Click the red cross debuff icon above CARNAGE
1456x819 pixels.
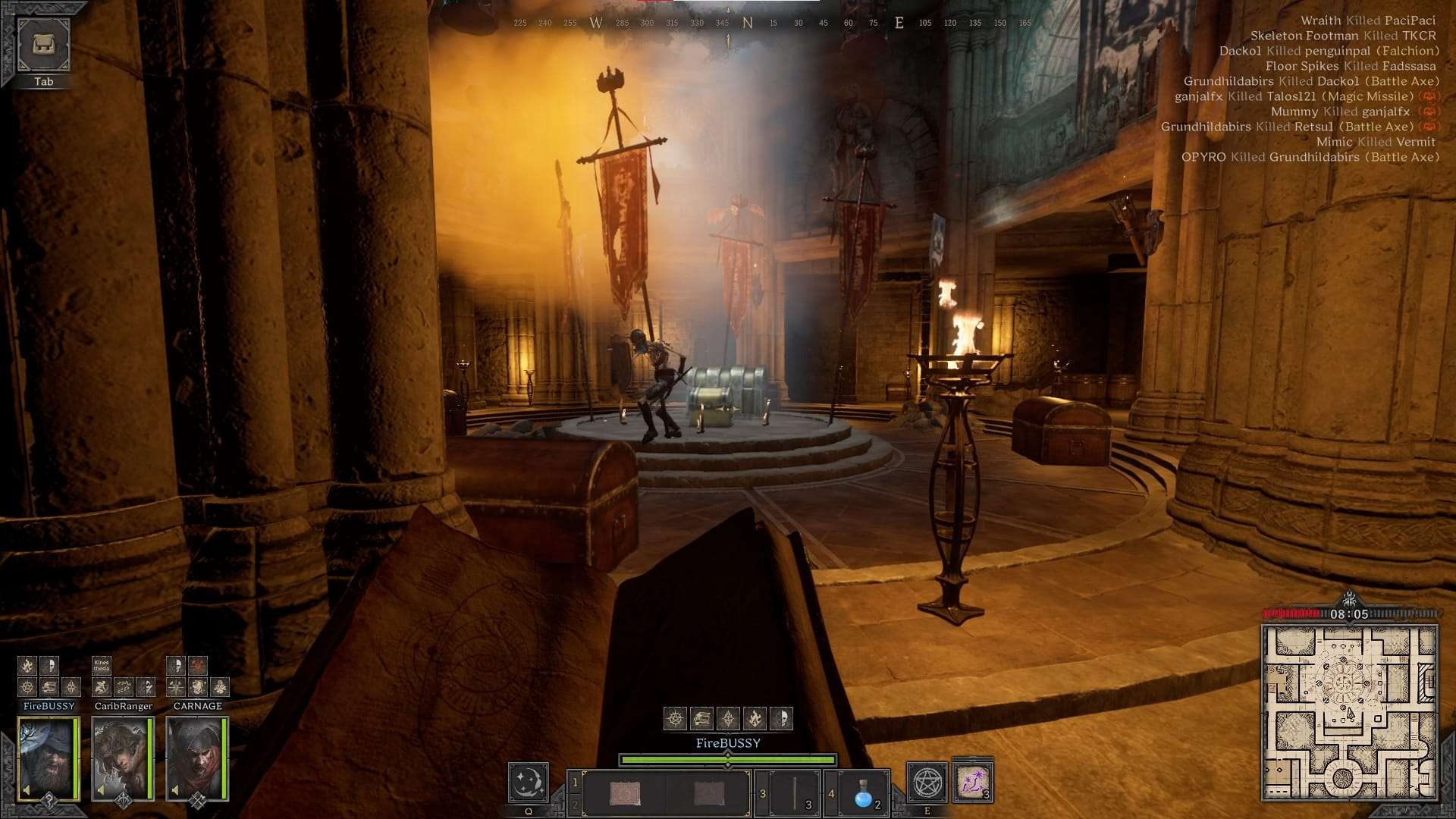point(198,666)
